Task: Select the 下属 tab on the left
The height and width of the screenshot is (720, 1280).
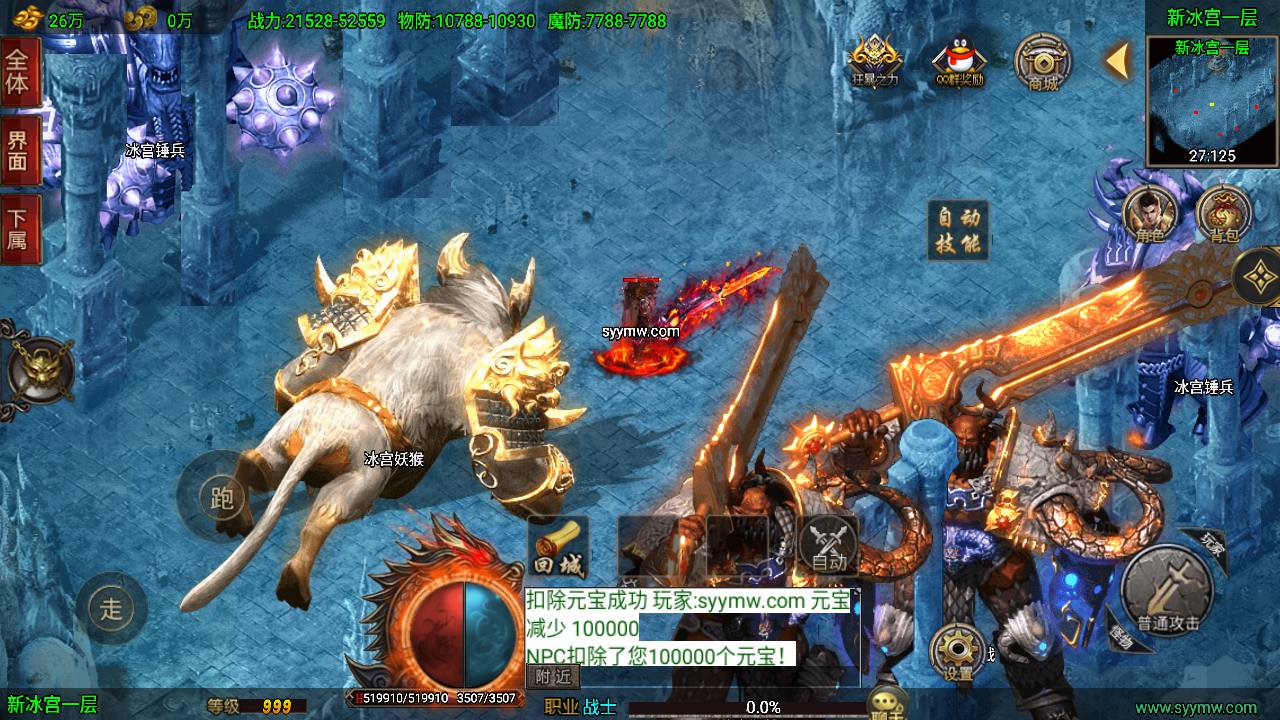Action: coord(19,230)
